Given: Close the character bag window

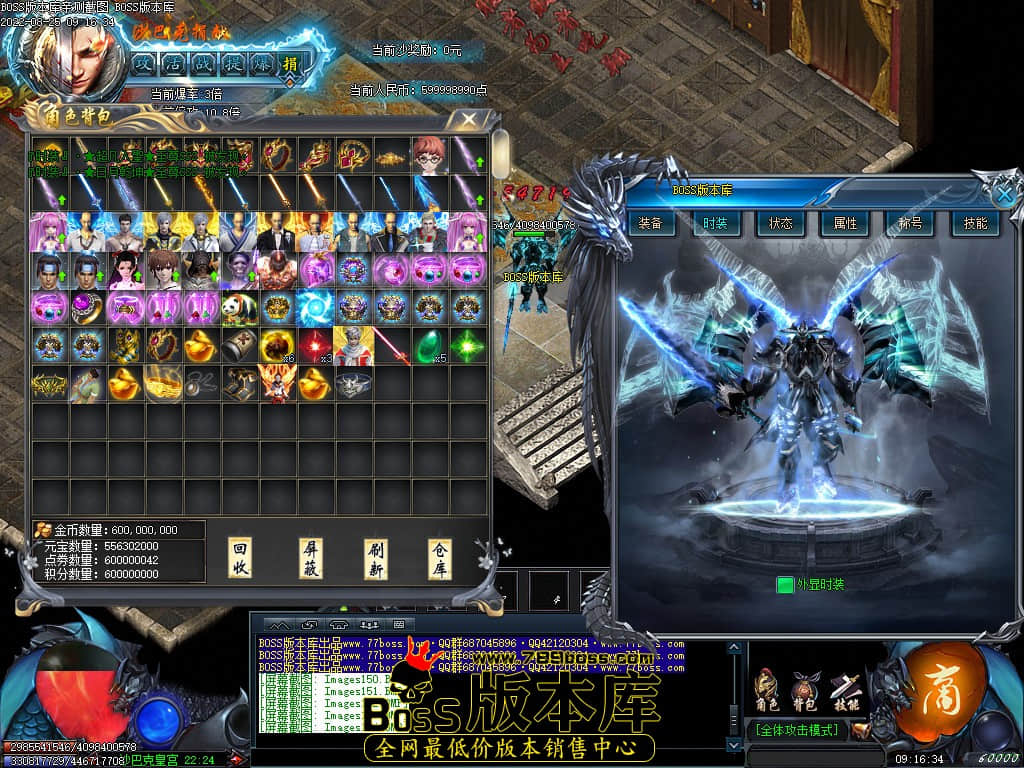Looking at the screenshot, I should (x=468, y=120).
